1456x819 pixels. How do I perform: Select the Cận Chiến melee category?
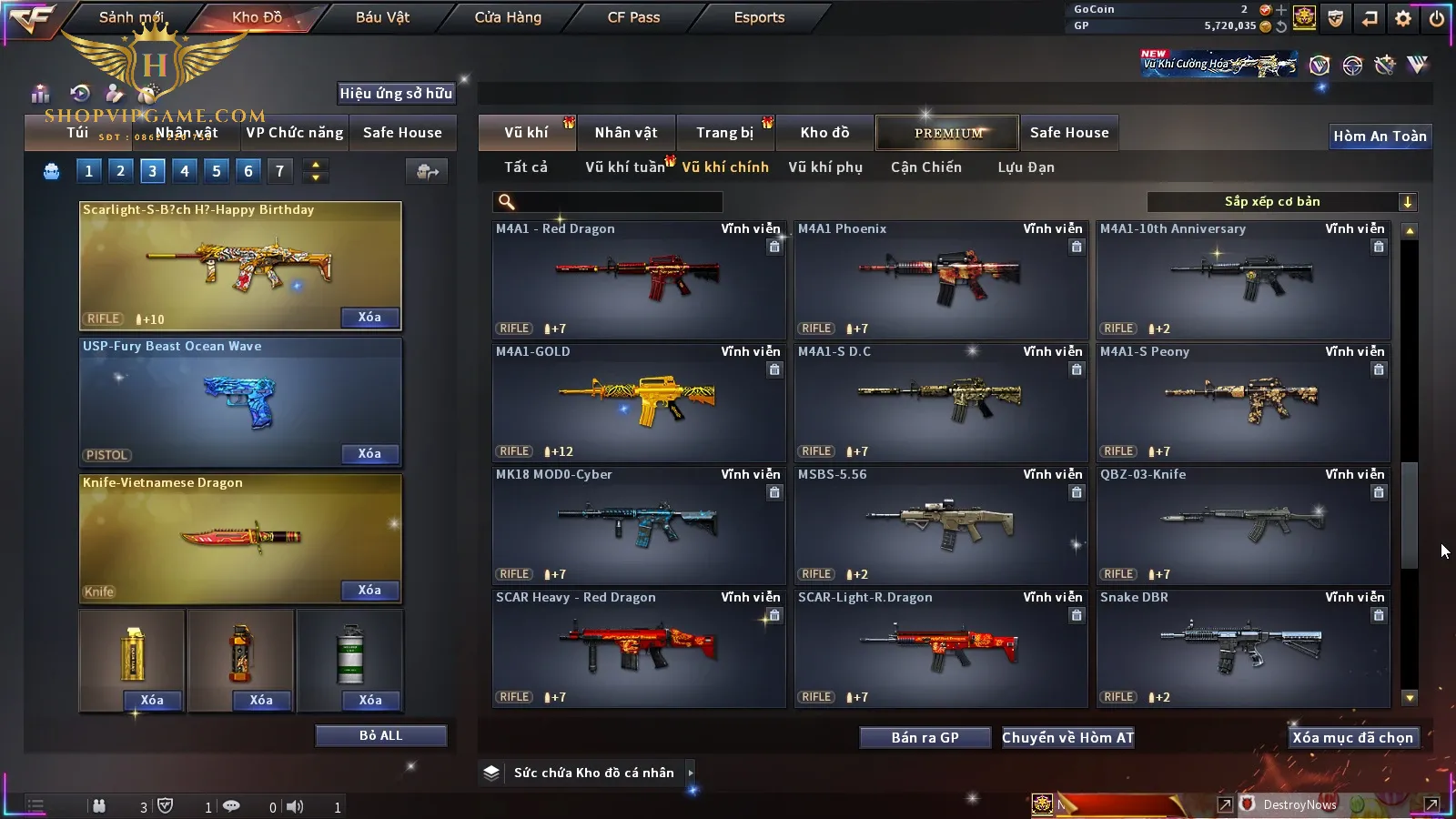click(x=925, y=167)
